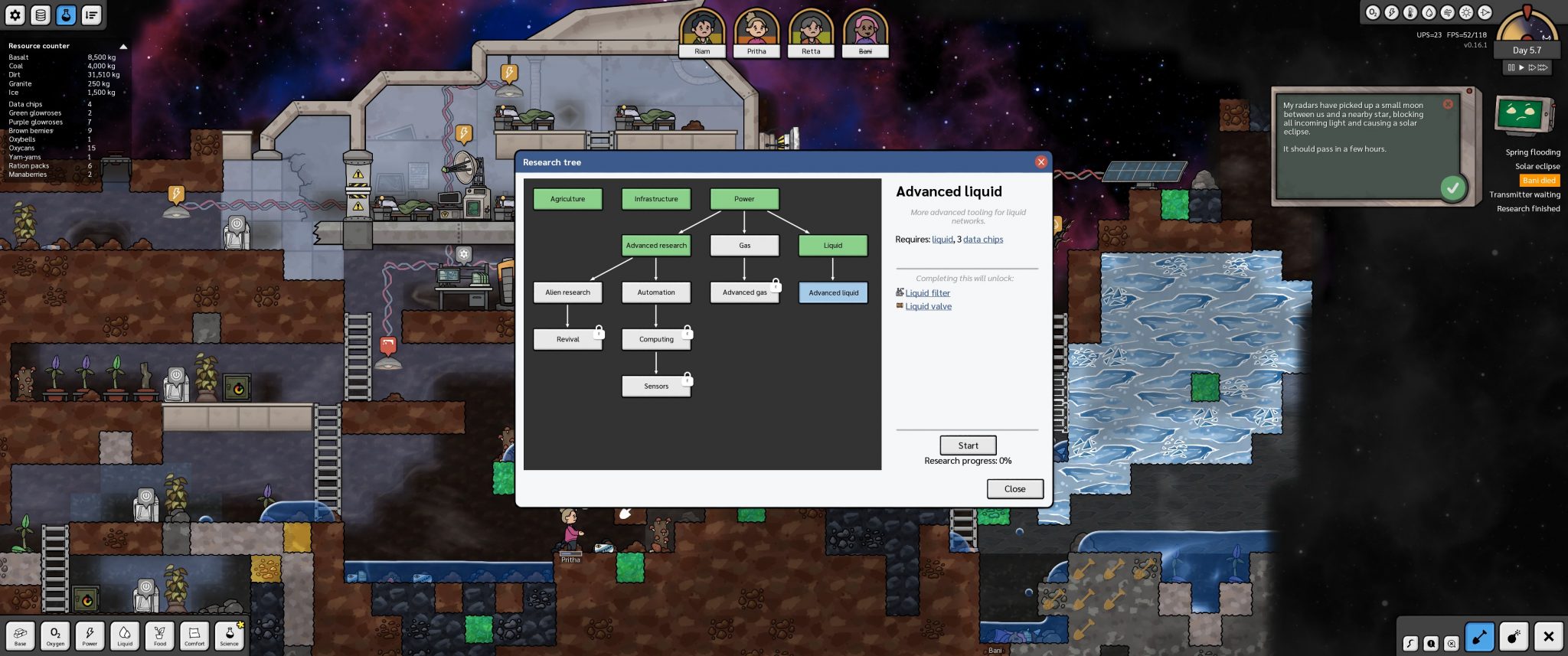Start the Advanced liquid research
Screen dimensions: 1568x656
(968, 445)
